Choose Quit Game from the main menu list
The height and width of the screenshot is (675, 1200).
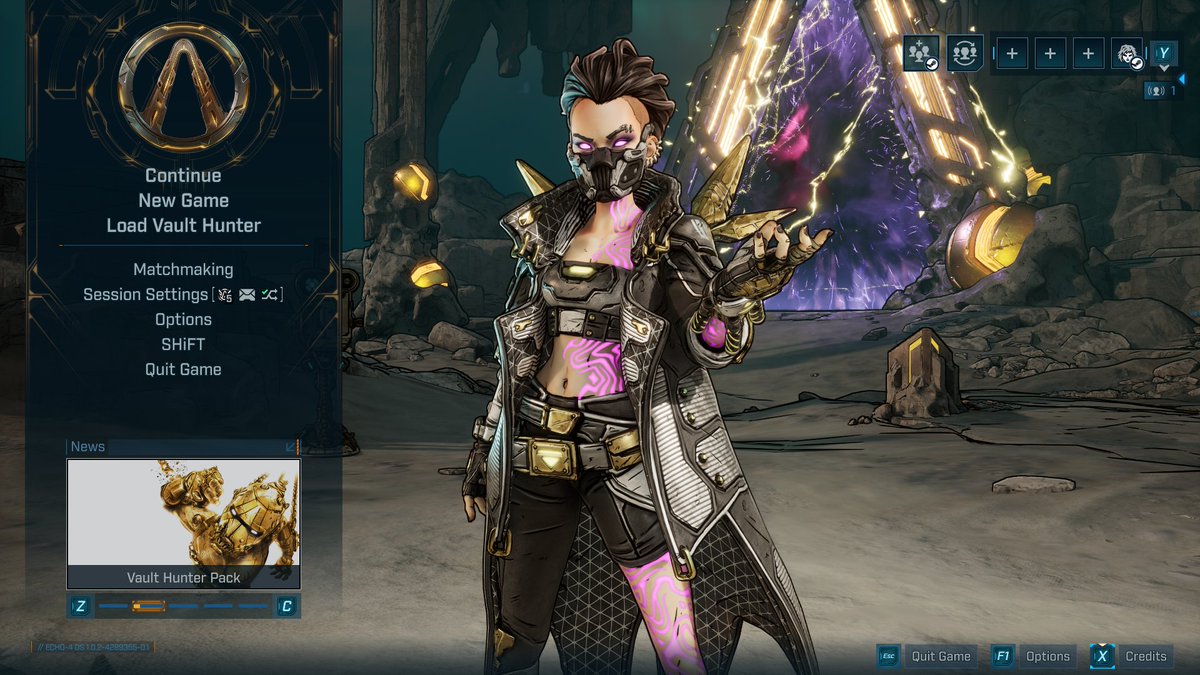coord(183,369)
